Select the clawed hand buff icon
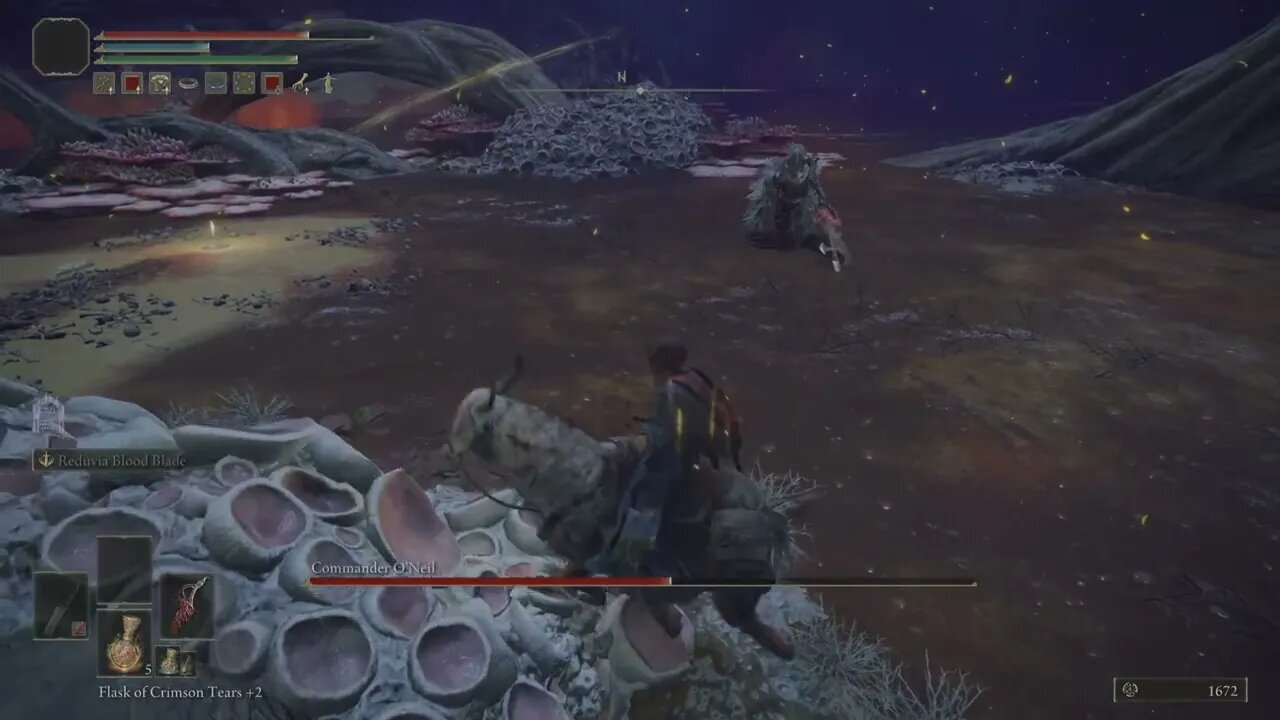This screenshot has height=720, width=1280. 300,83
